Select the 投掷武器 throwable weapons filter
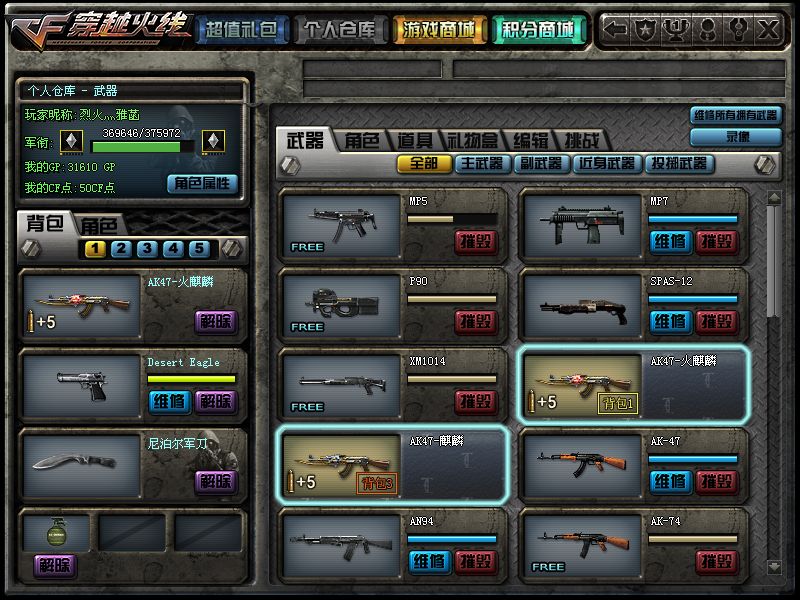The image size is (800, 600). pyautogui.click(x=679, y=163)
